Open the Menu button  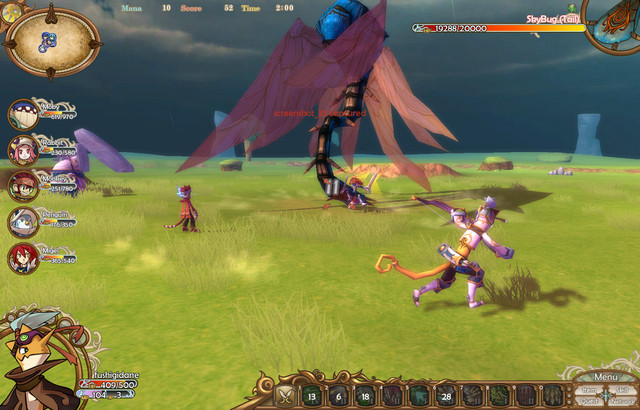(x=606, y=377)
